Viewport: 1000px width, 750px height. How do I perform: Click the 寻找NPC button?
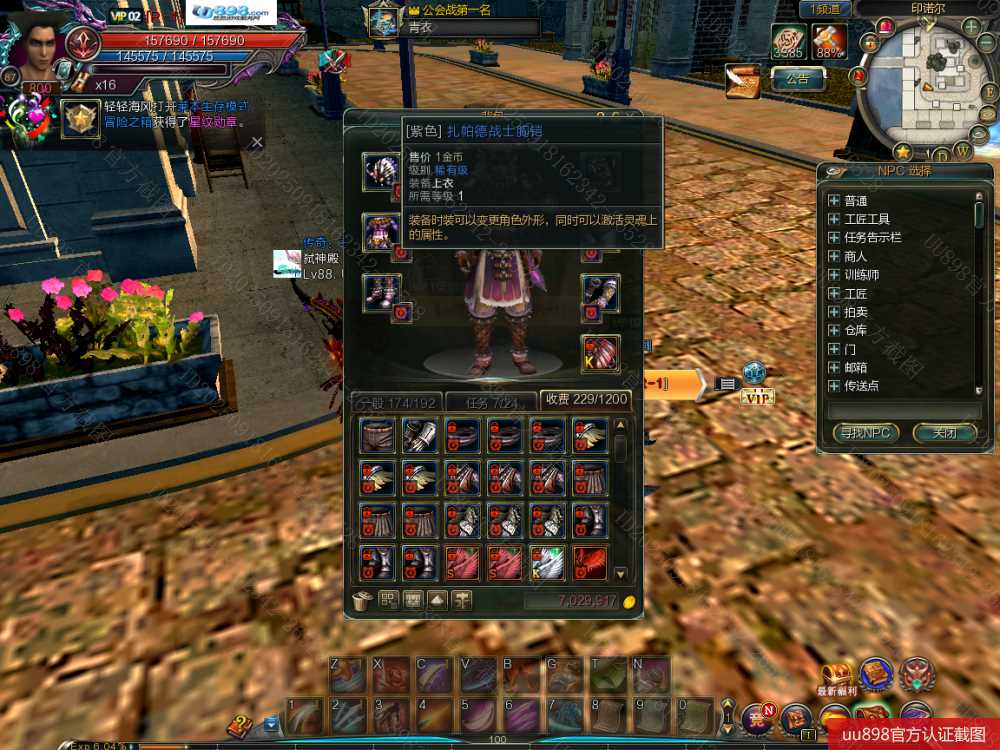point(866,433)
